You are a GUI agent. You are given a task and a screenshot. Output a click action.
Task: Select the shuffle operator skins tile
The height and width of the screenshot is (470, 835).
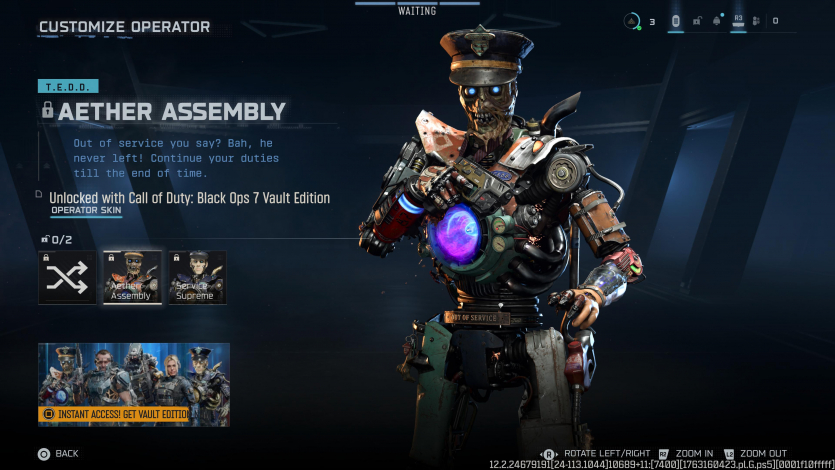67,277
